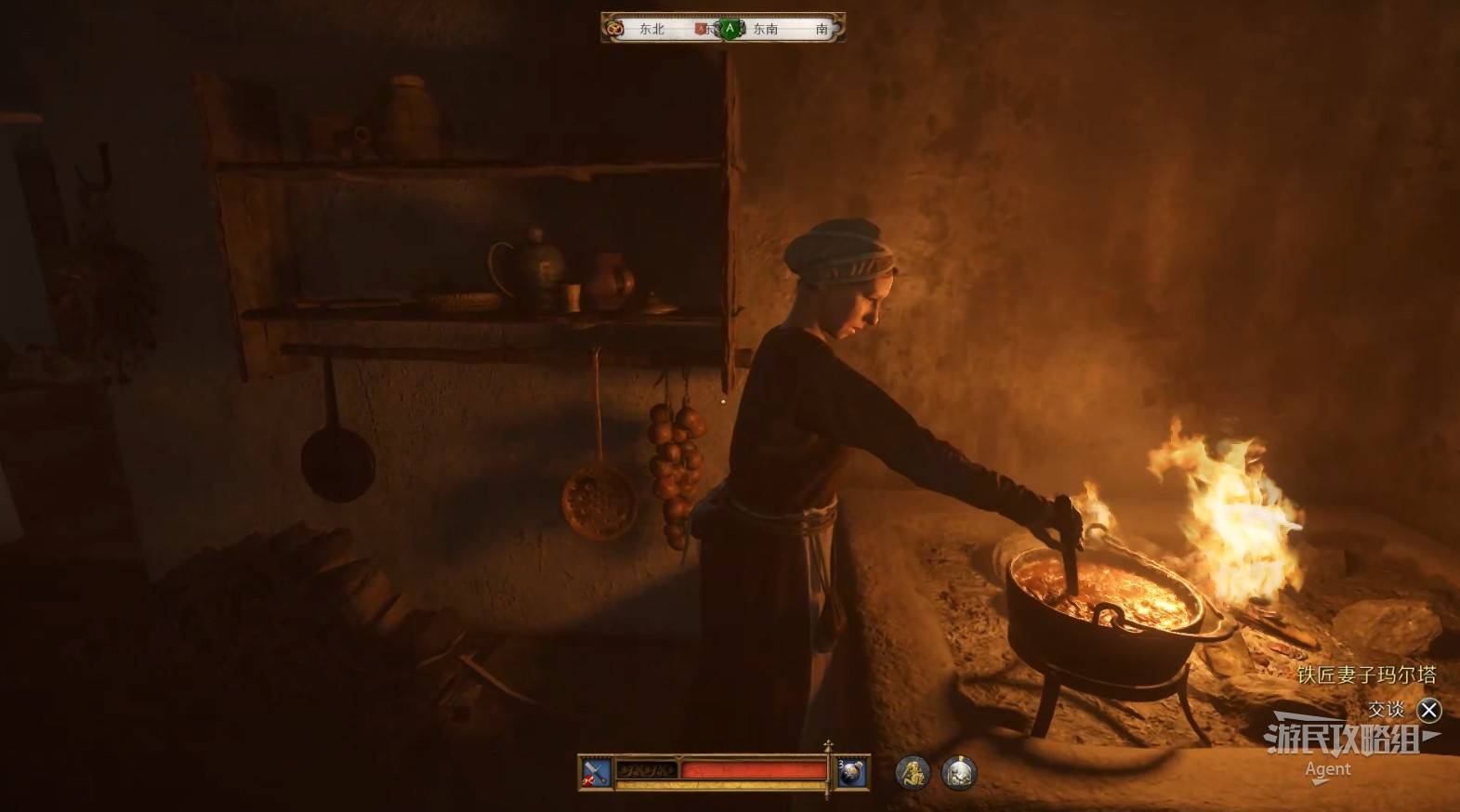
Task: Use the round potion flask slot
Action: click(x=852, y=772)
